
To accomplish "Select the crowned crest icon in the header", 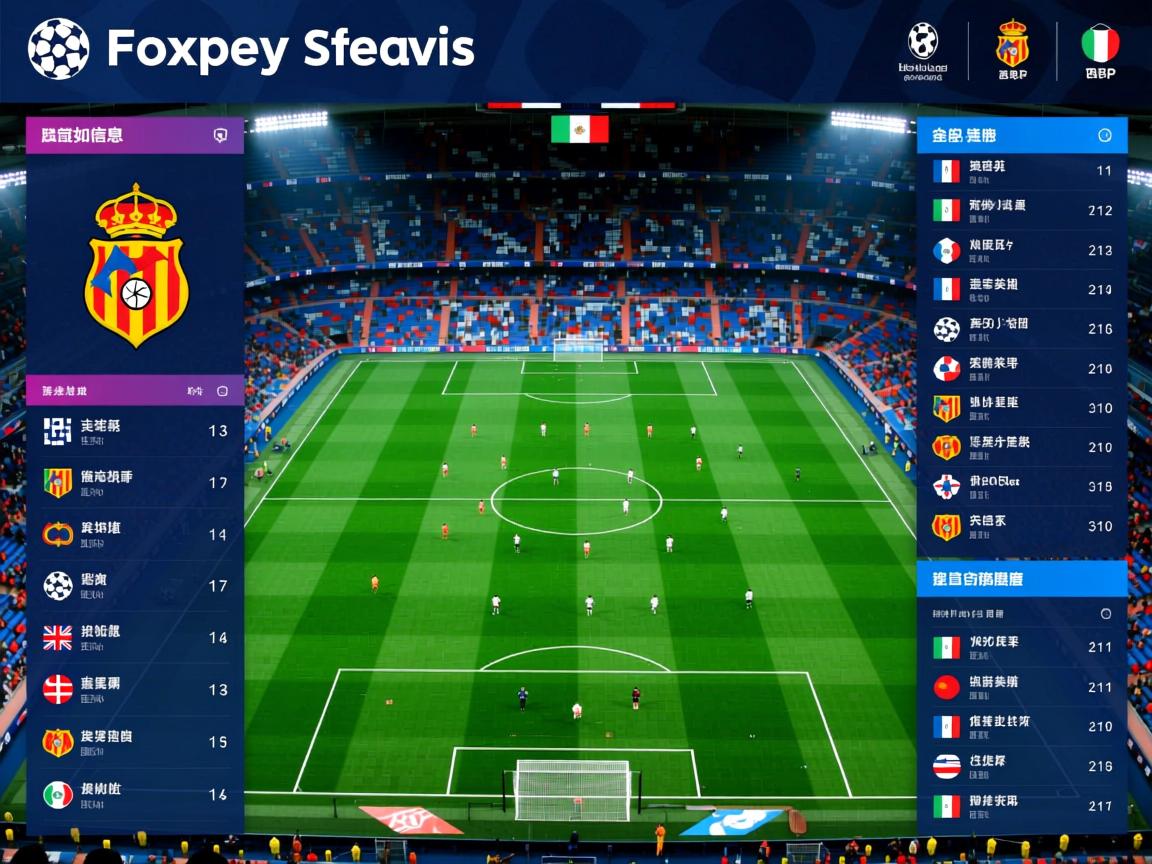I will pyautogui.click(x=1012, y=44).
